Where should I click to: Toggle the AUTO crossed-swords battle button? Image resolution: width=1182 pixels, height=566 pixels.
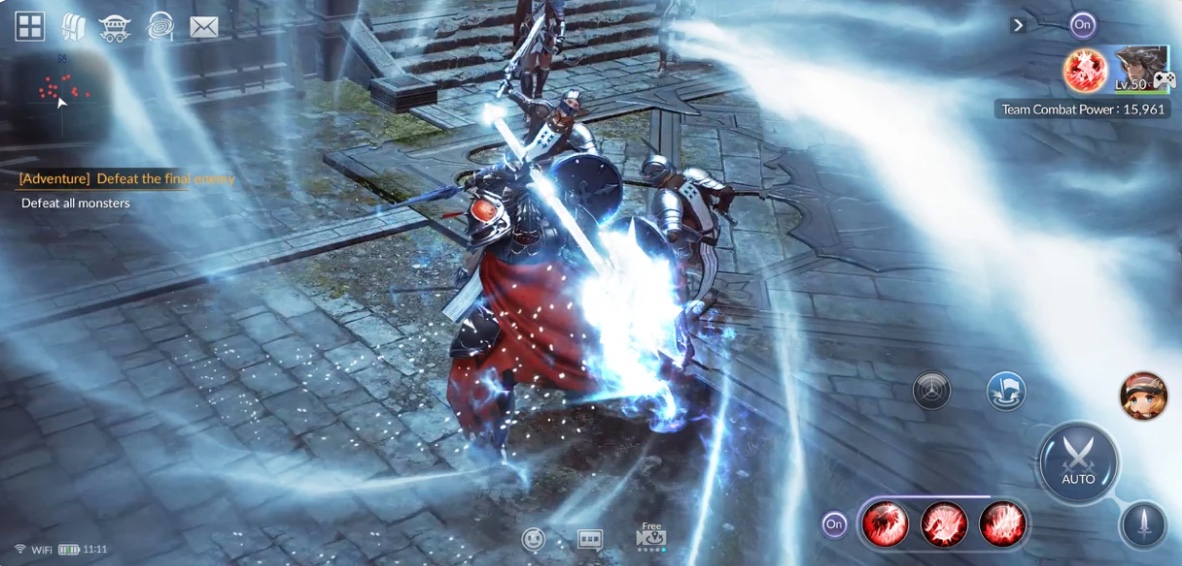click(1078, 462)
